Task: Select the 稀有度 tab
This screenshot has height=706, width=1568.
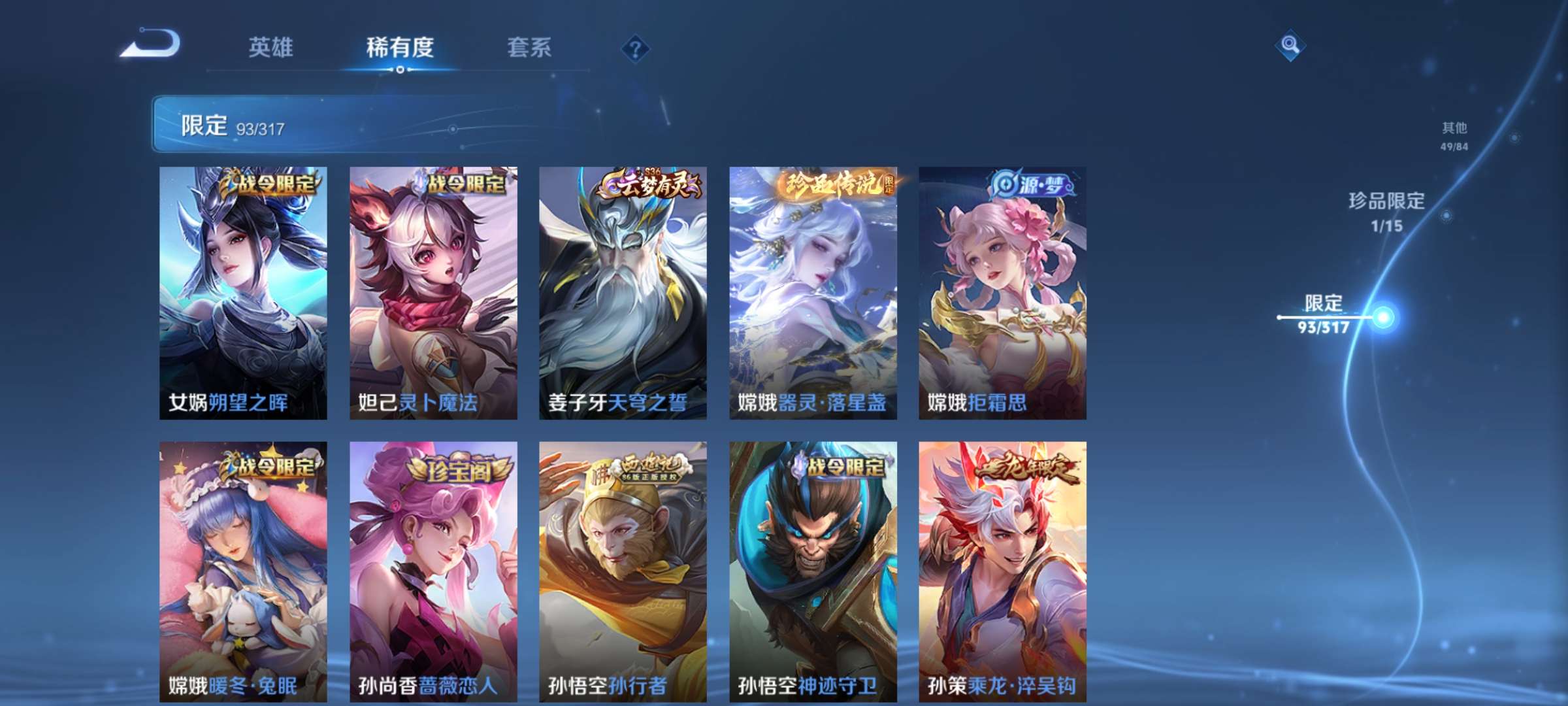Action: click(400, 47)
